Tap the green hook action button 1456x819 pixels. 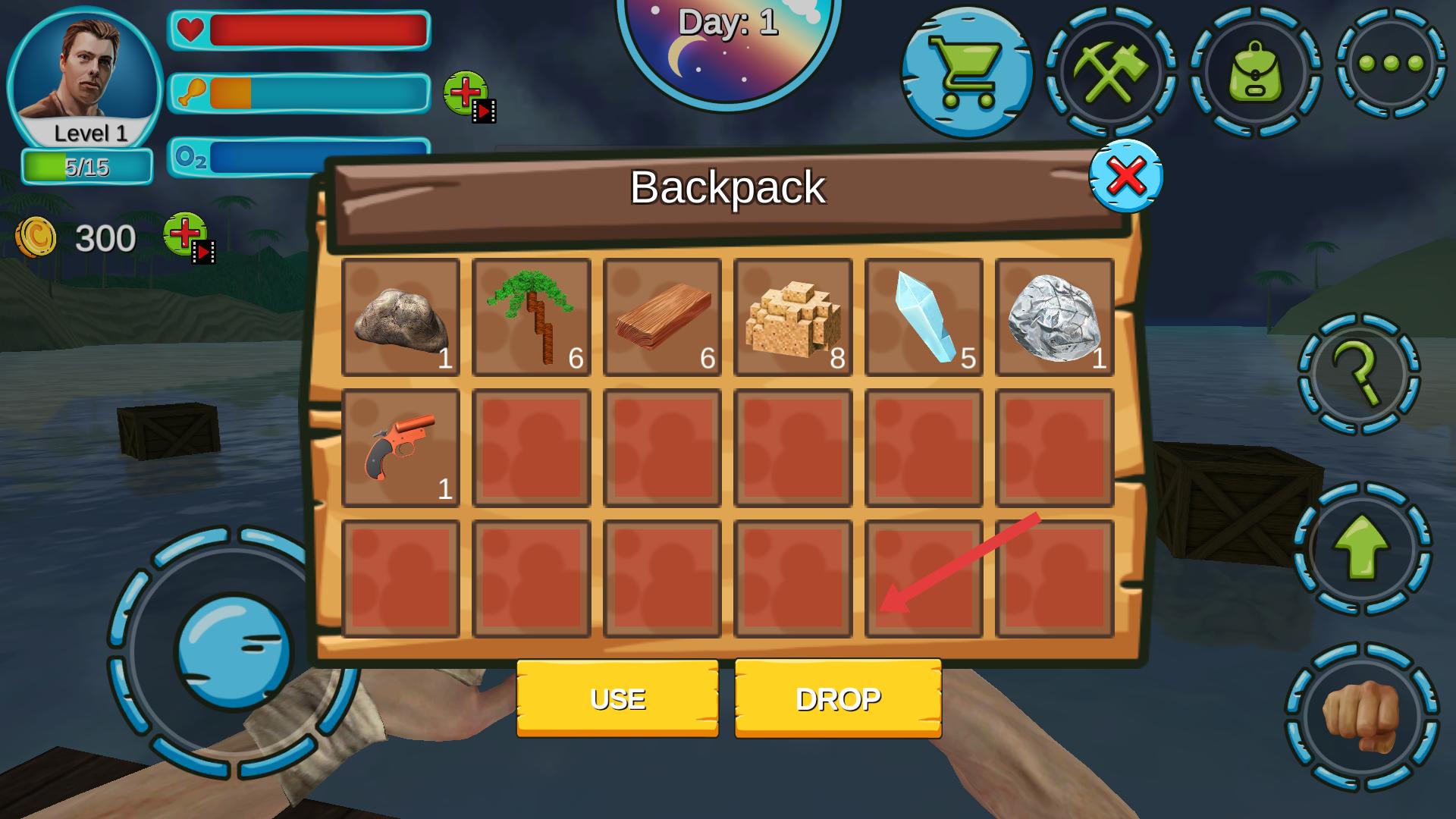pos(1358,374)
